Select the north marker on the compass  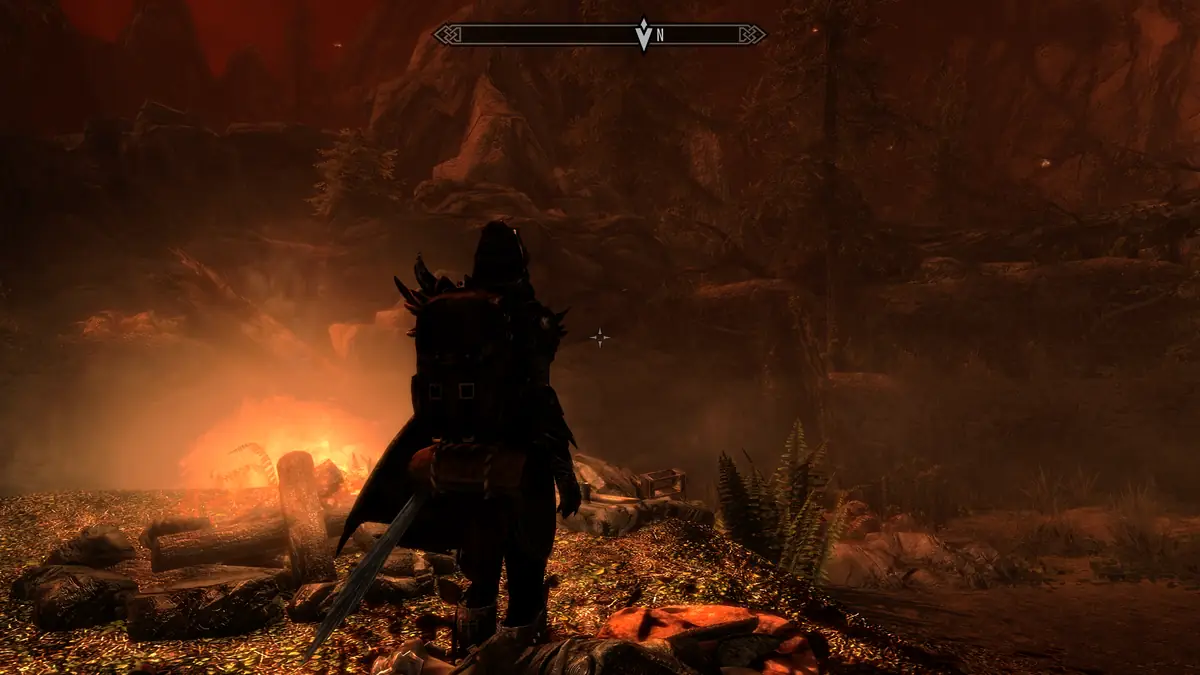[660, 35]
